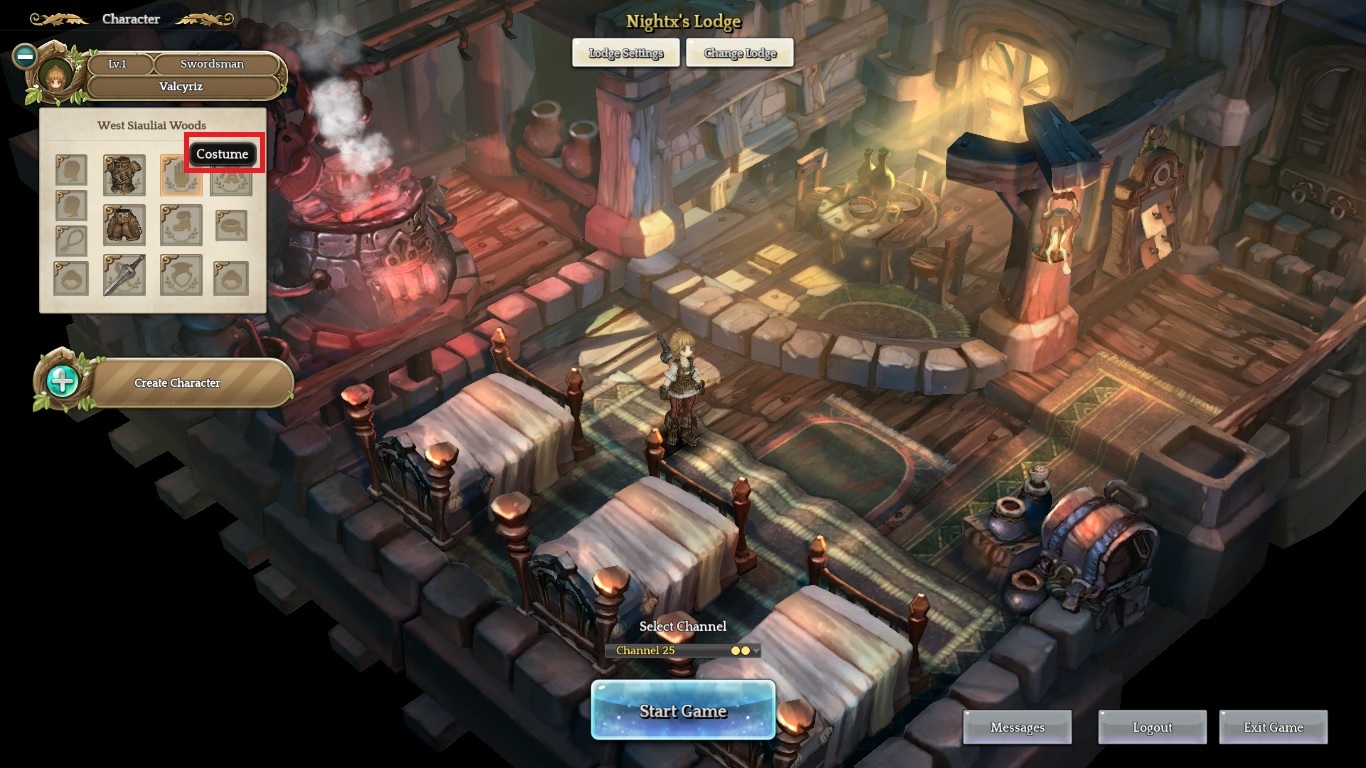Log out of the account
The image size is (1366, 768).
[1152, 727]
